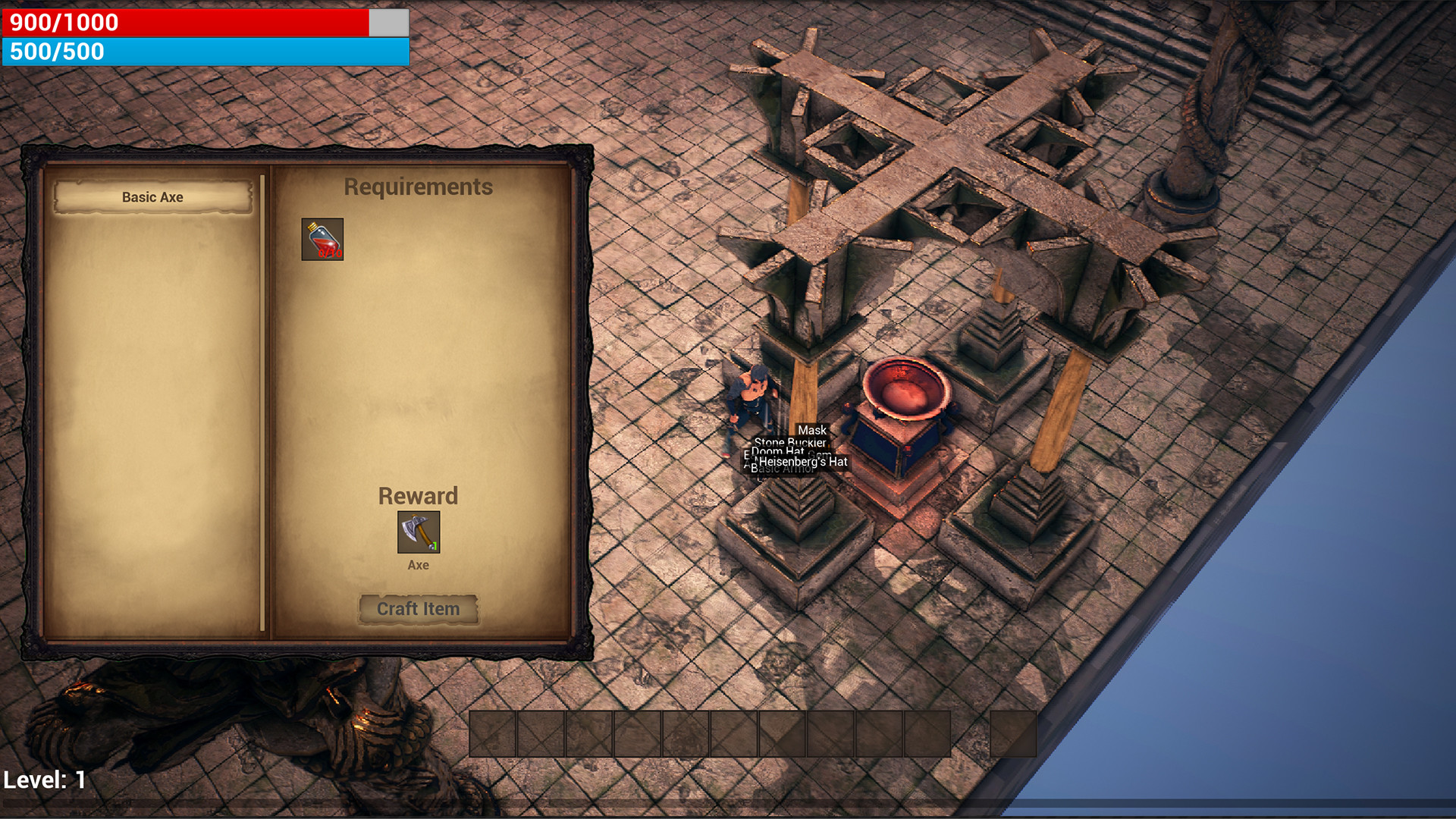Viewport: 1456px width, 819px height.
Task: Pick up the Stone Buckler
Action: (790, 443)
